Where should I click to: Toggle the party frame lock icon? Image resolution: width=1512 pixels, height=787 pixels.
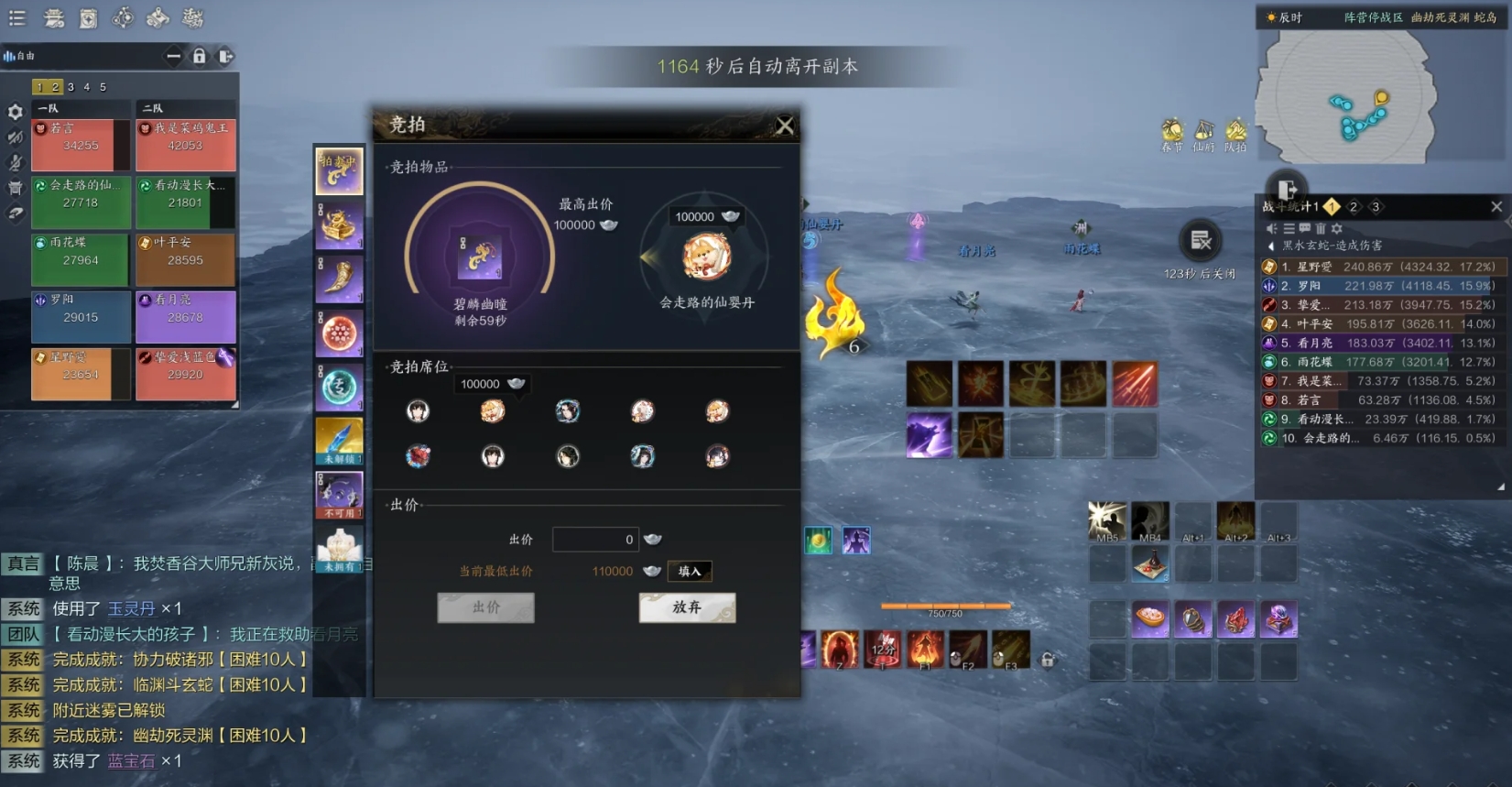pos(199,57)
